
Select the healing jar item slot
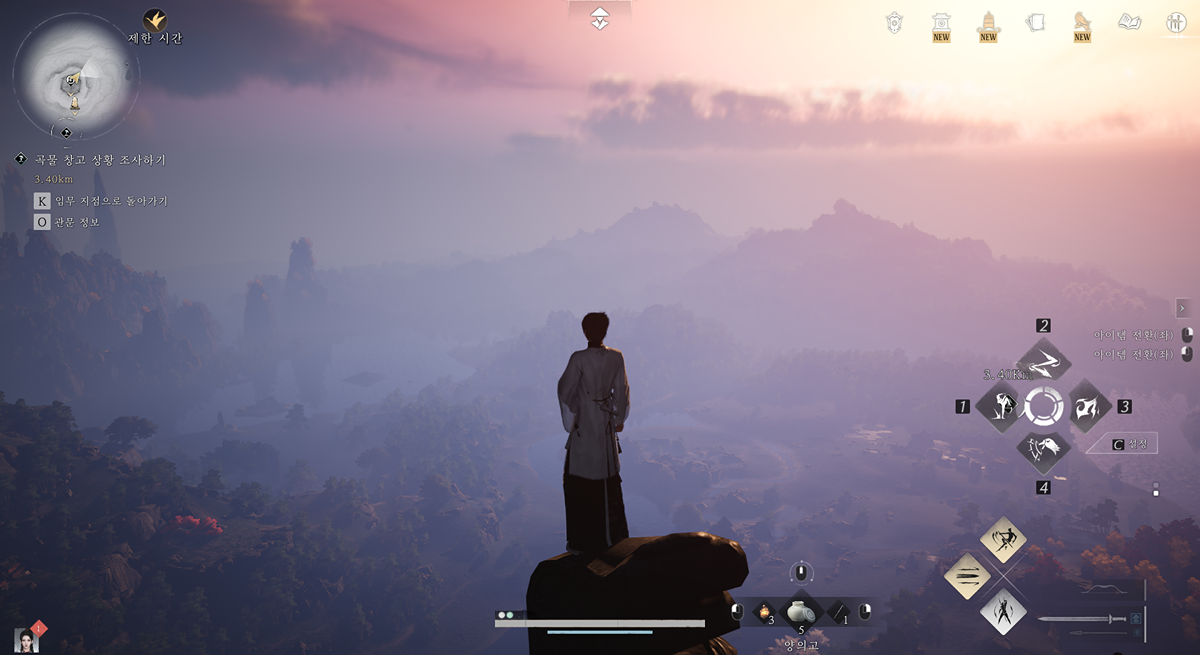point(800,611)
